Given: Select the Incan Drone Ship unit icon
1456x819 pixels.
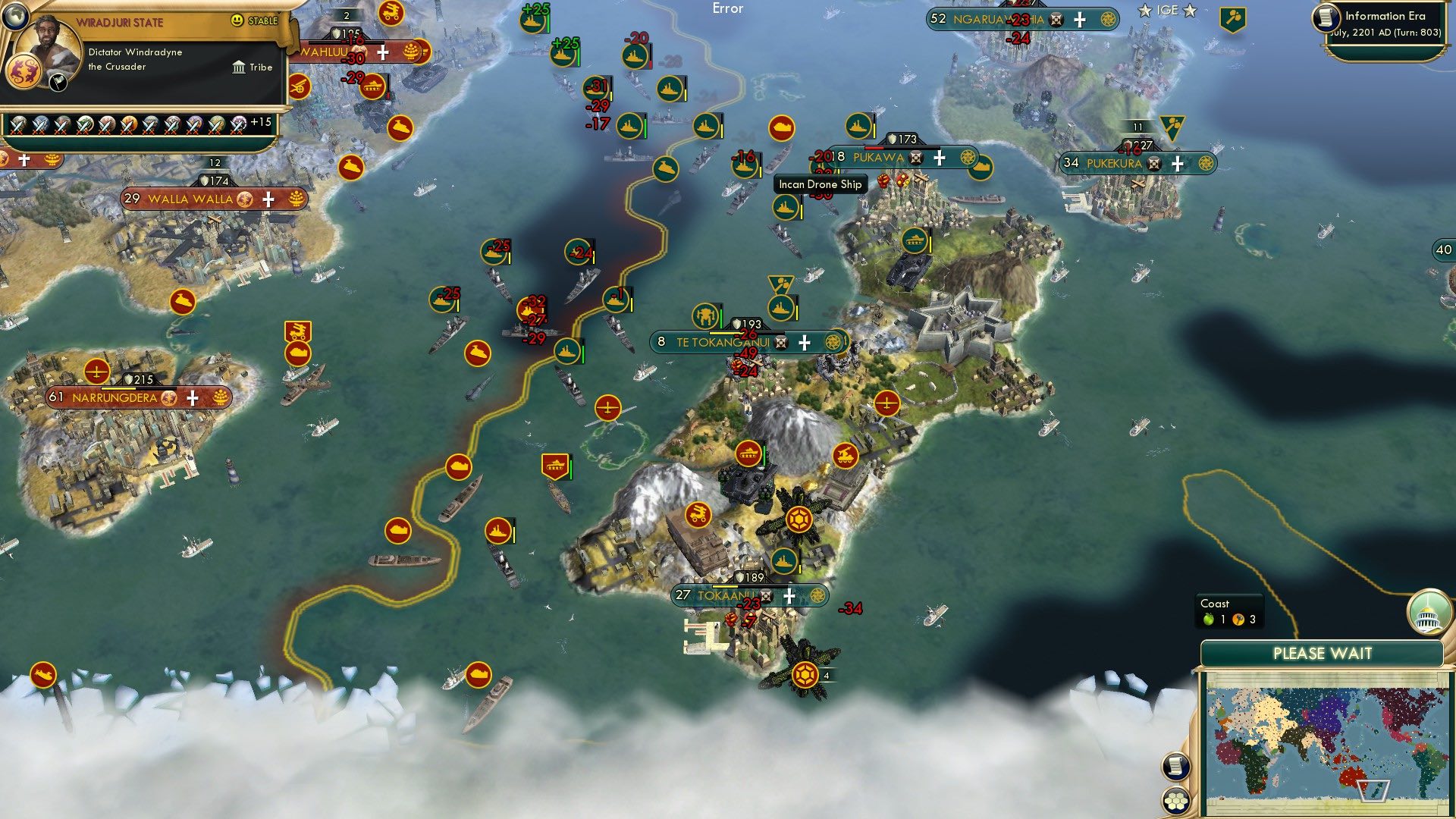Looking at the screenshot, I should [786, 206].
